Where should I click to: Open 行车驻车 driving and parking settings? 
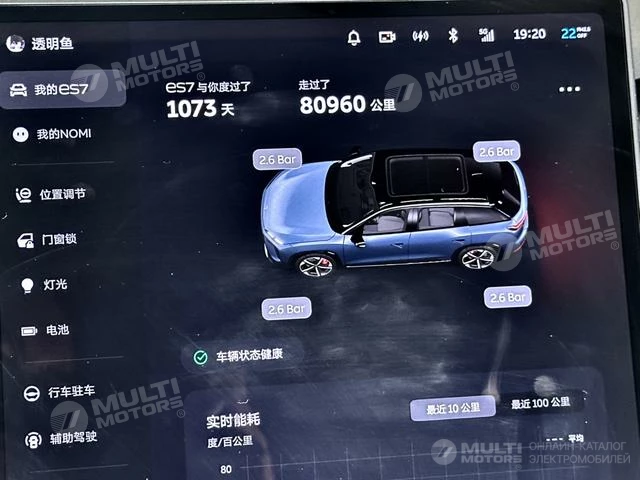[x=70, y=391]
